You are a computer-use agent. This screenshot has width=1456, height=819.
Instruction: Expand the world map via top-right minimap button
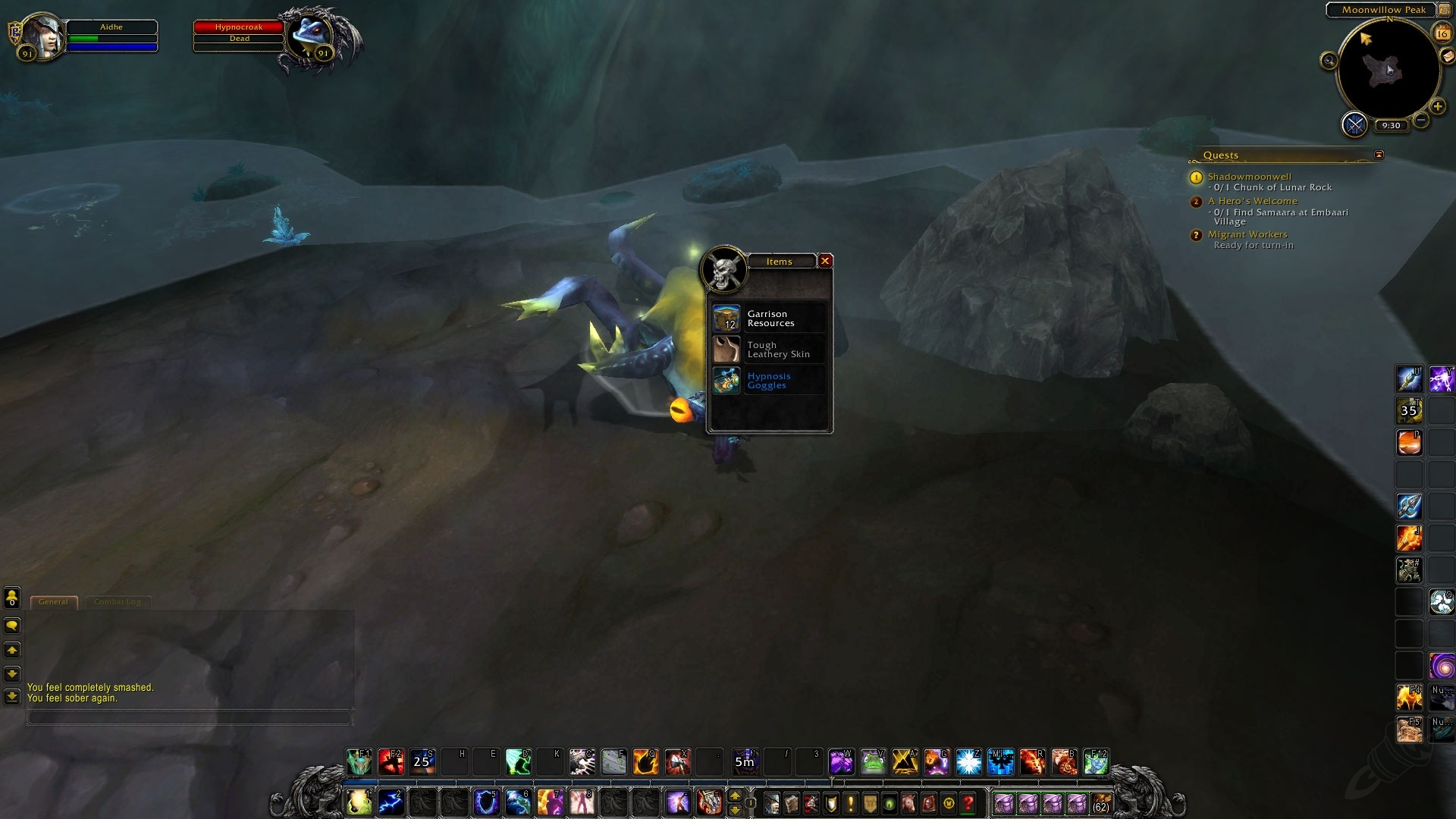(x=1445, y=10)
